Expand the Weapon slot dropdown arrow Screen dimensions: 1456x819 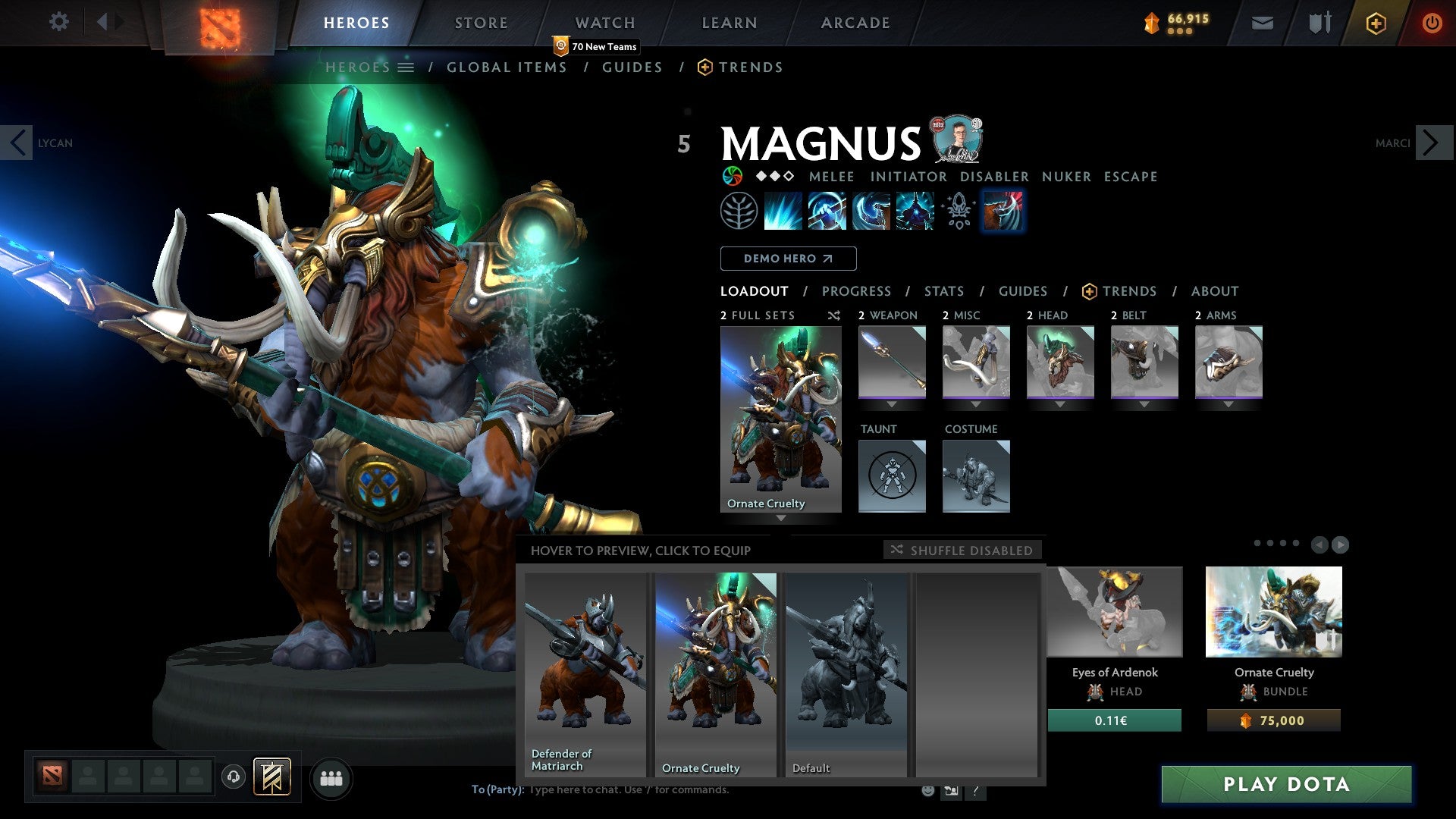click(892, 404)
